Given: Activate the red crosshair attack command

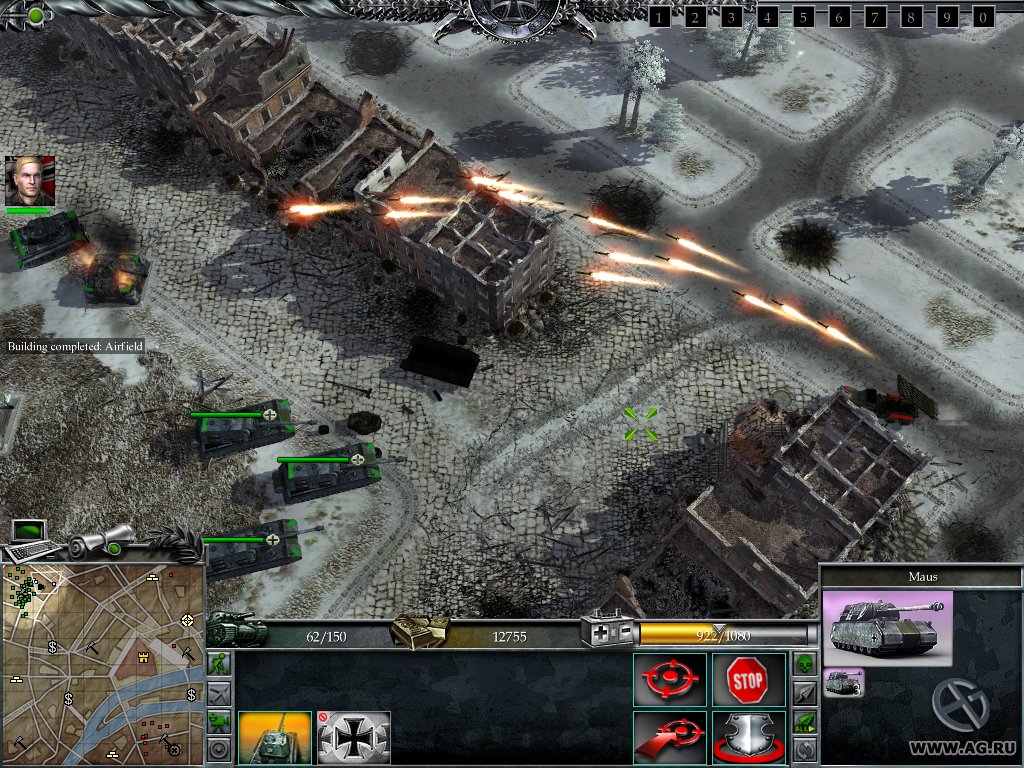Looking at the screenshot, I should coord(670,680).
